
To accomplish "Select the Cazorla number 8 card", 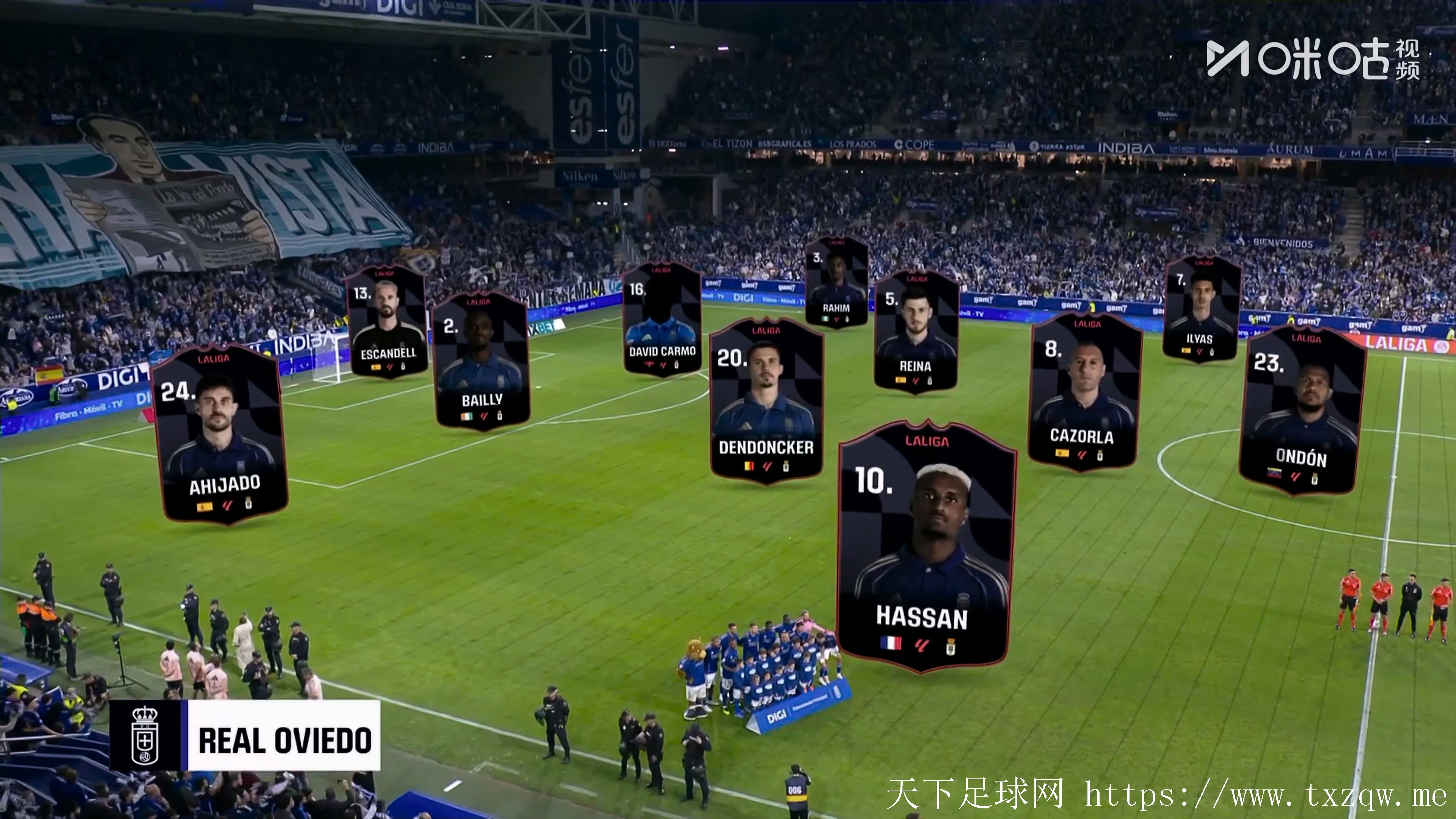I will (x=1084, y=393).
